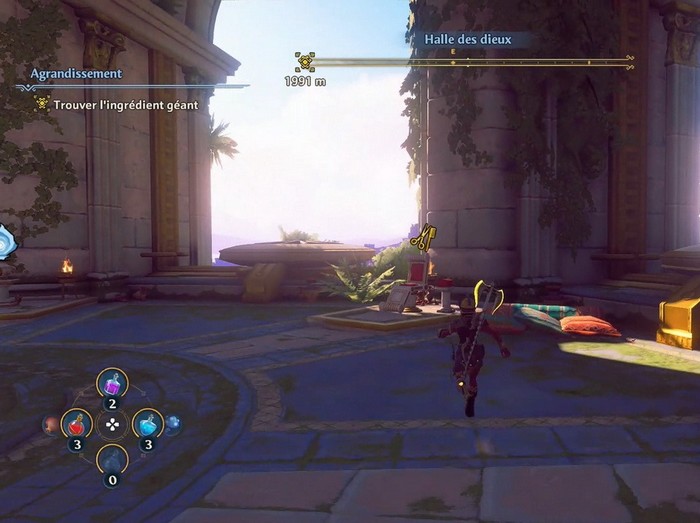This screenshot has width=700, height=523.
Task: Select the empty dark potion slot
Action: (112, 460)
